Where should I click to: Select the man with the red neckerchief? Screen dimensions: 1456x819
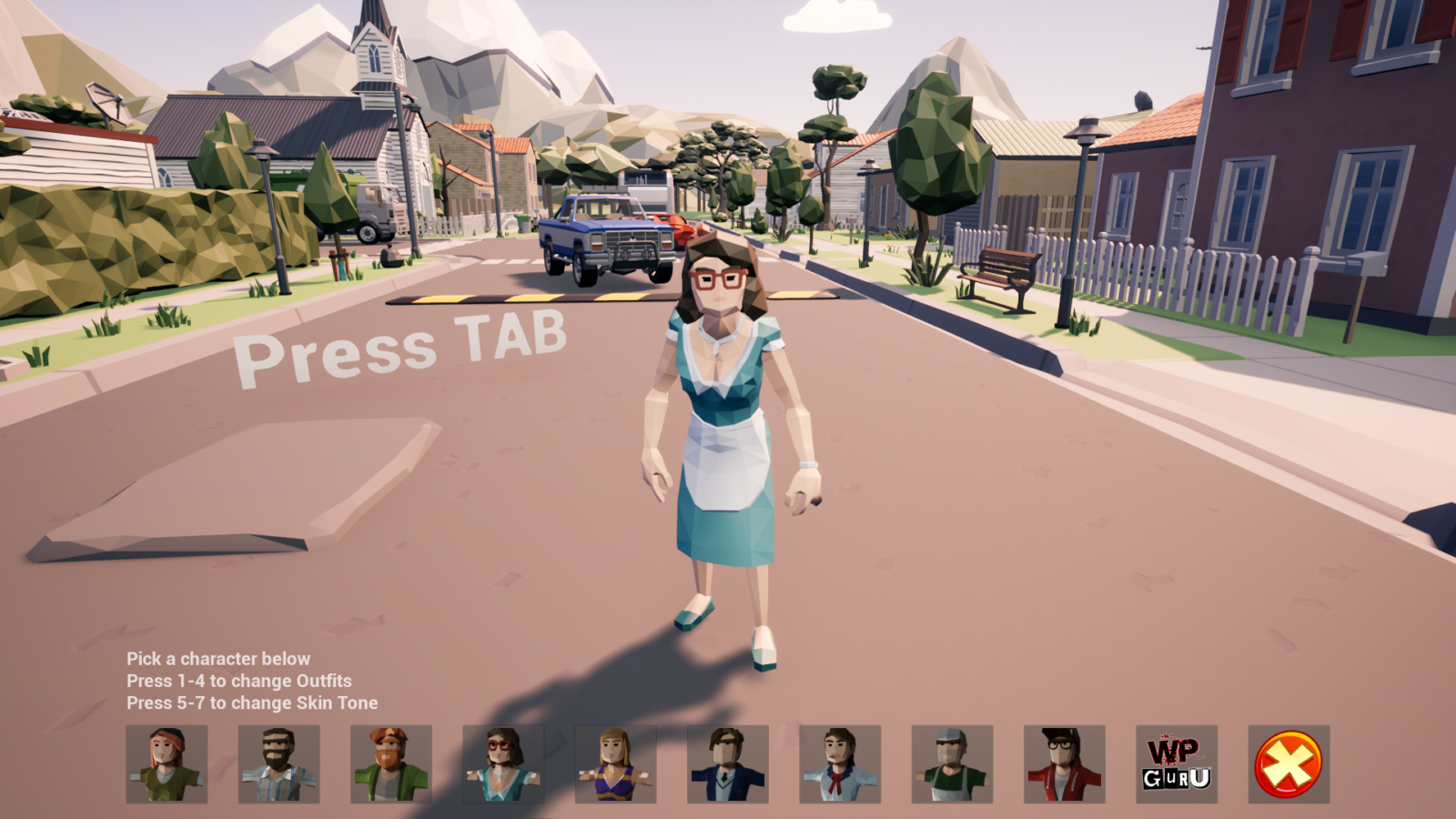[837, 764]
